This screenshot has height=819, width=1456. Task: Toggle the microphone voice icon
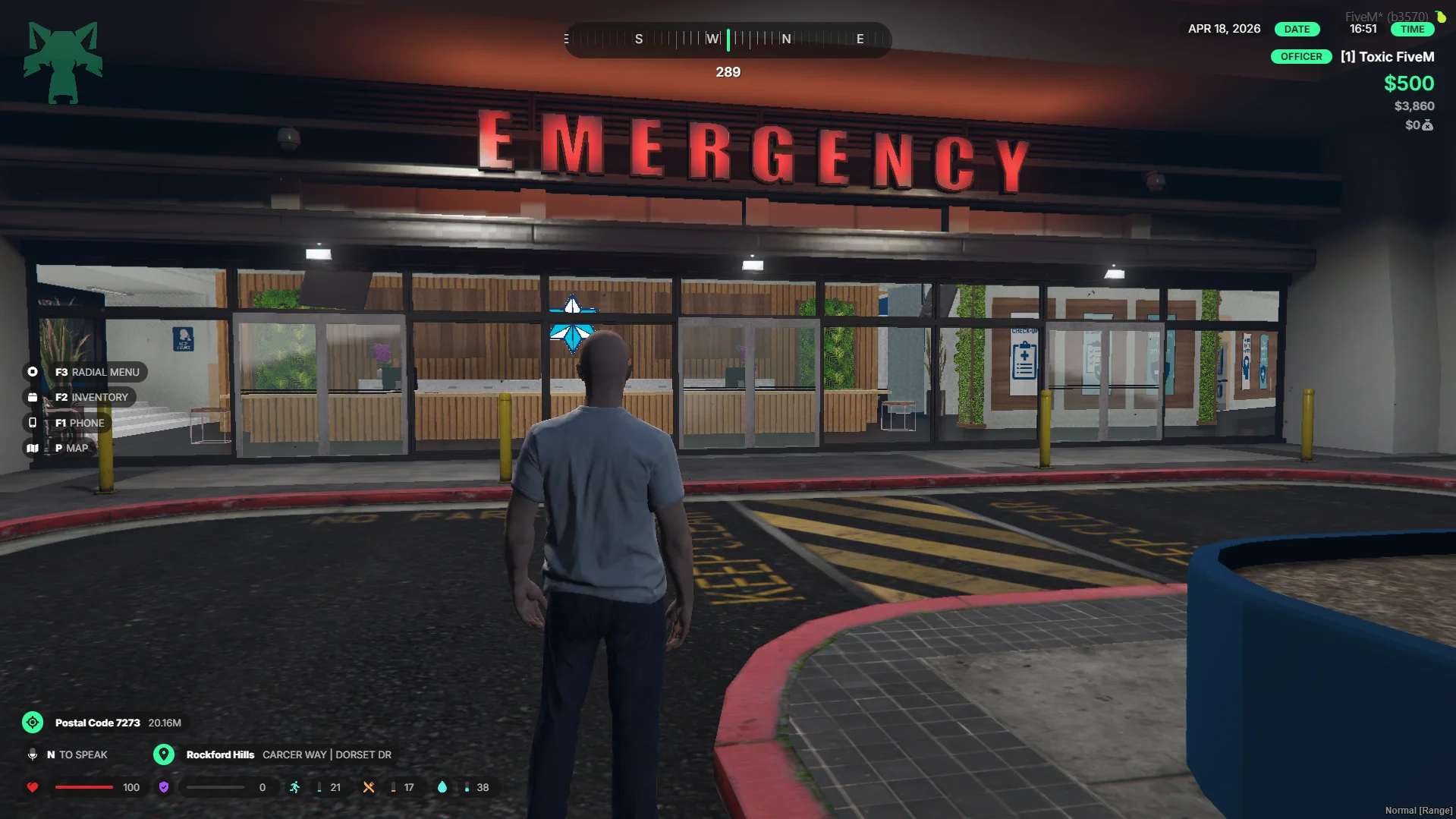click(x=33, y=754)
